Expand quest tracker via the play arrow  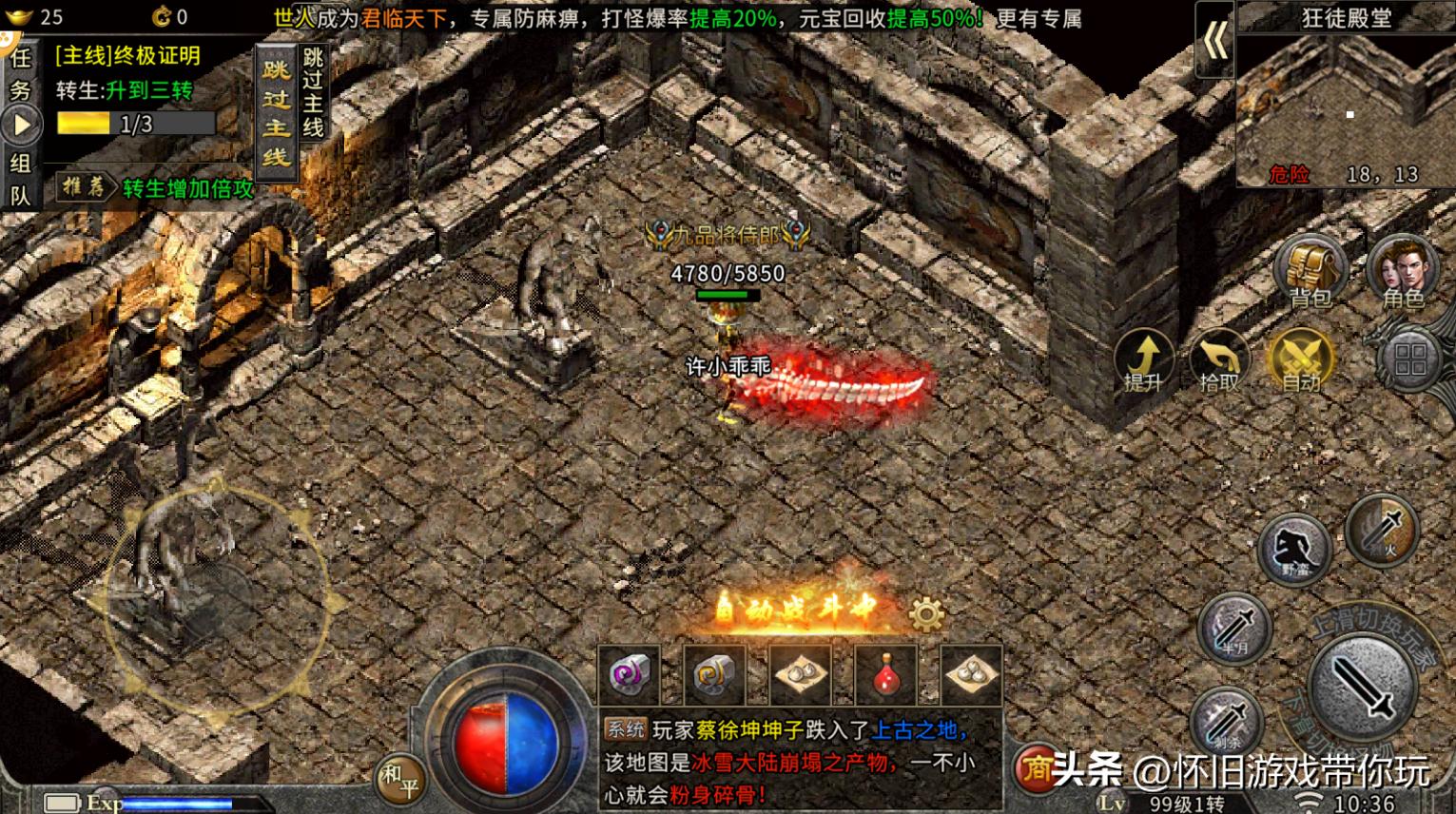(x=19, y=122)
